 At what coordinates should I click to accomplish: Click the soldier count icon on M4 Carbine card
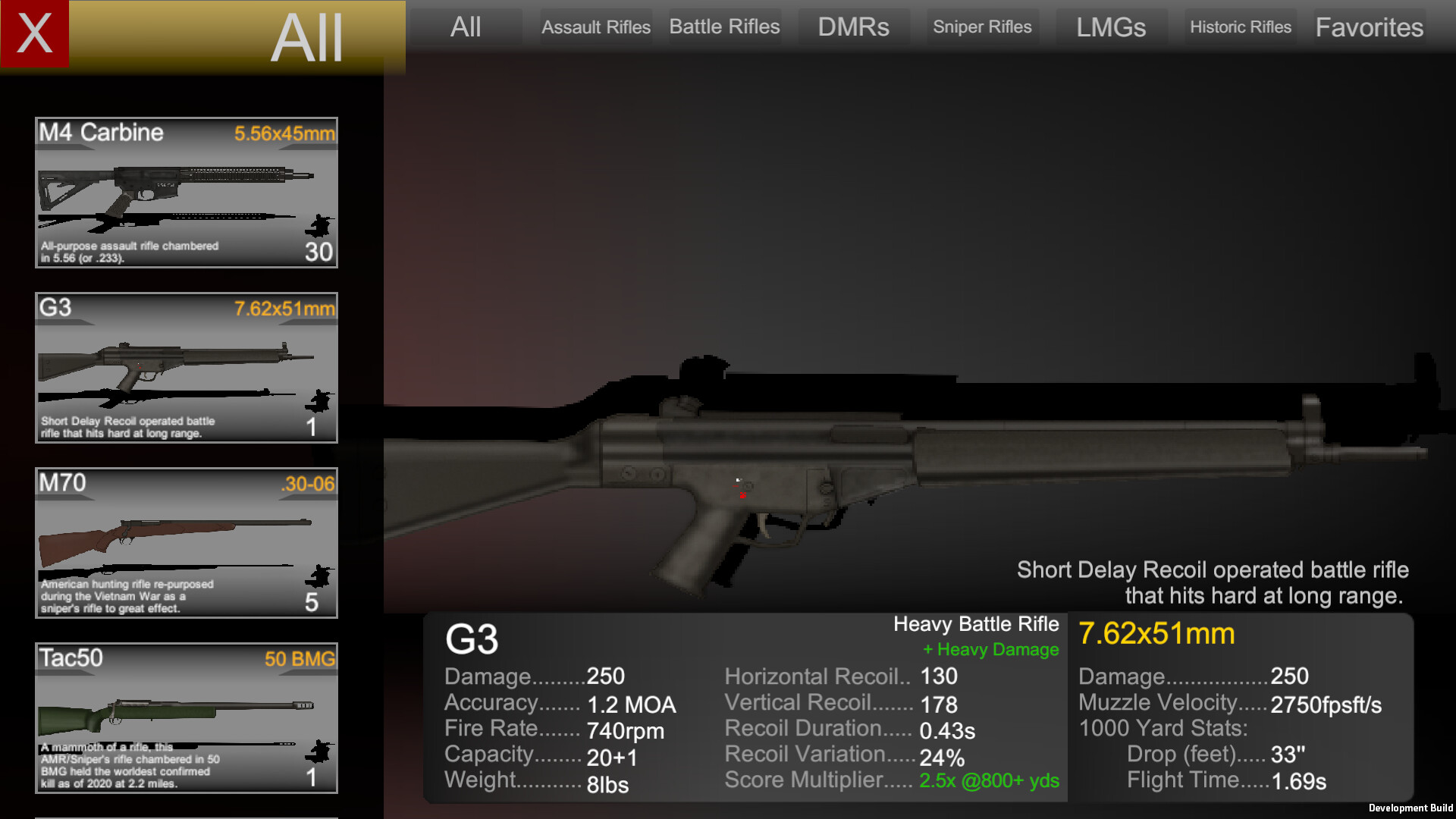click(x=319, y=224)
